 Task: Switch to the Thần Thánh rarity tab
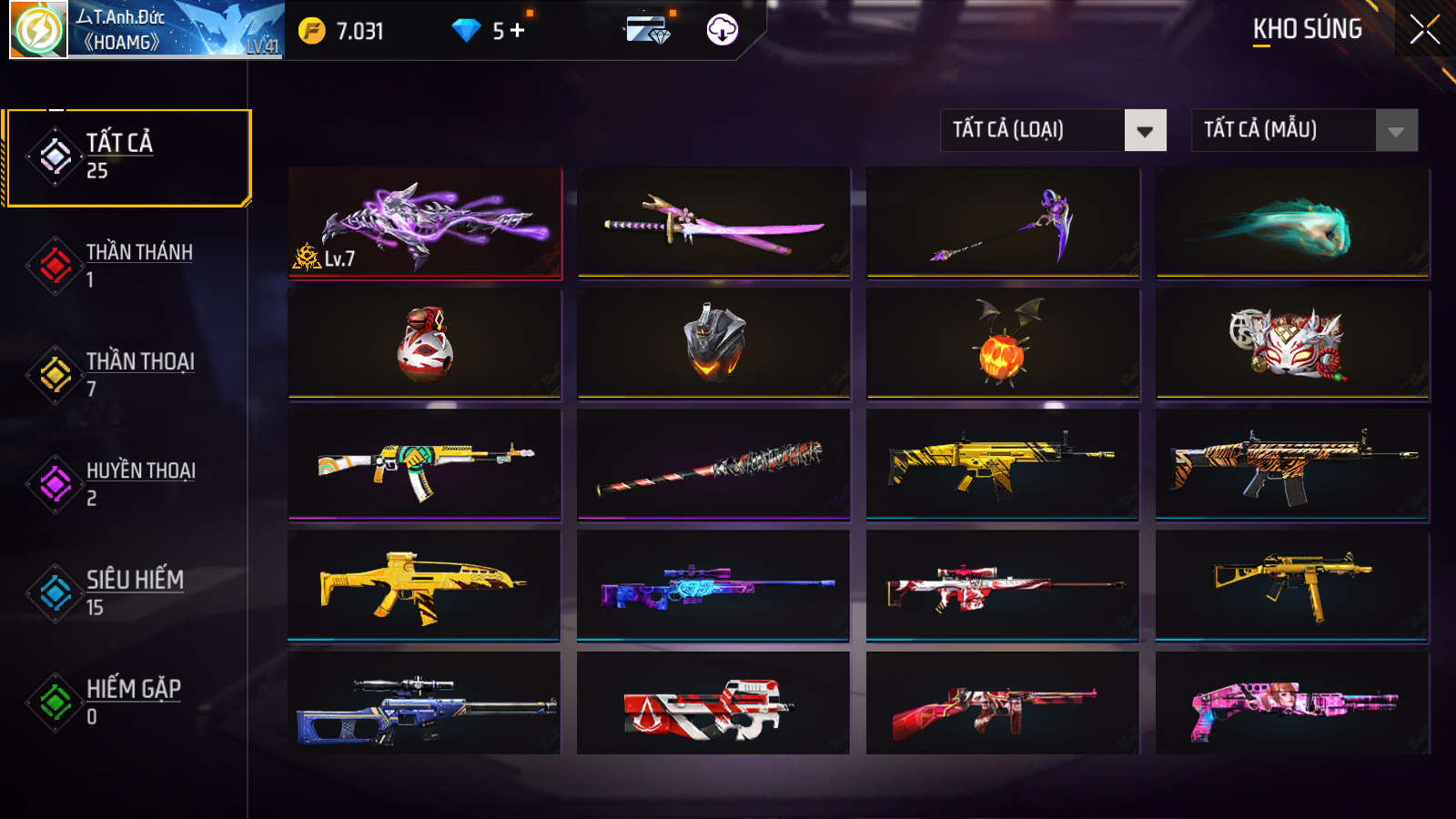coord(127,266)
